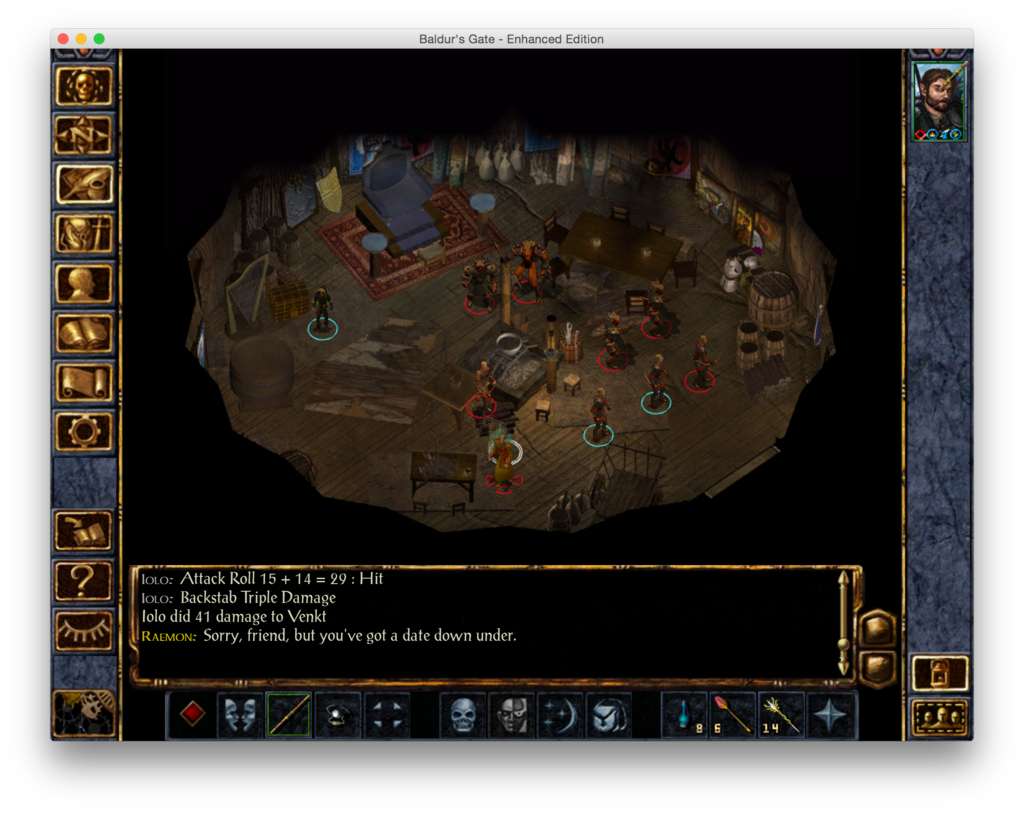Viewport: 1024px width, 813px height.
Task: Open the journal with the quill button
Action: point(85,184)
